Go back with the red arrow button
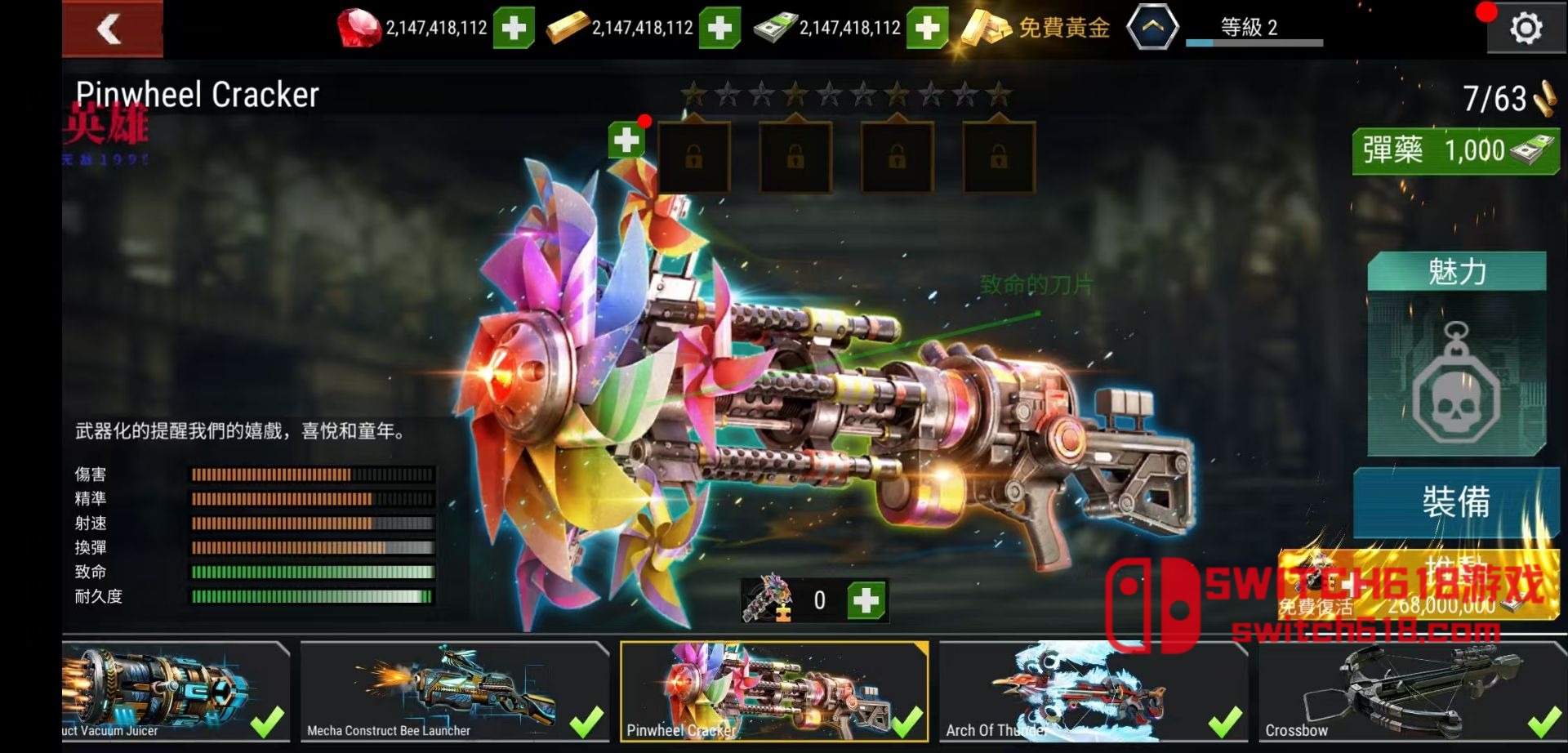 [112, 29]
